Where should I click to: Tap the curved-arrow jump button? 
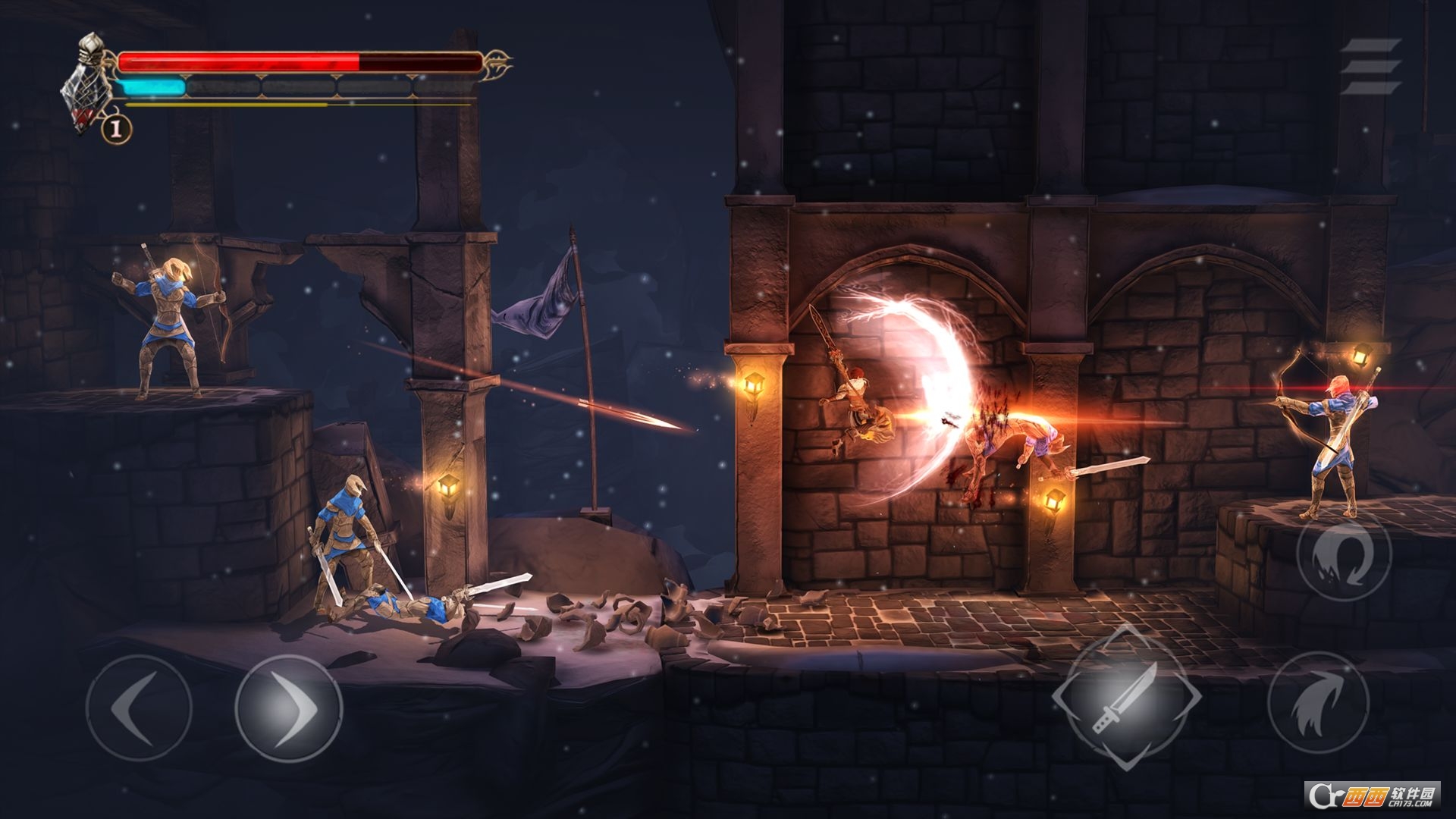click(1318, 701)
